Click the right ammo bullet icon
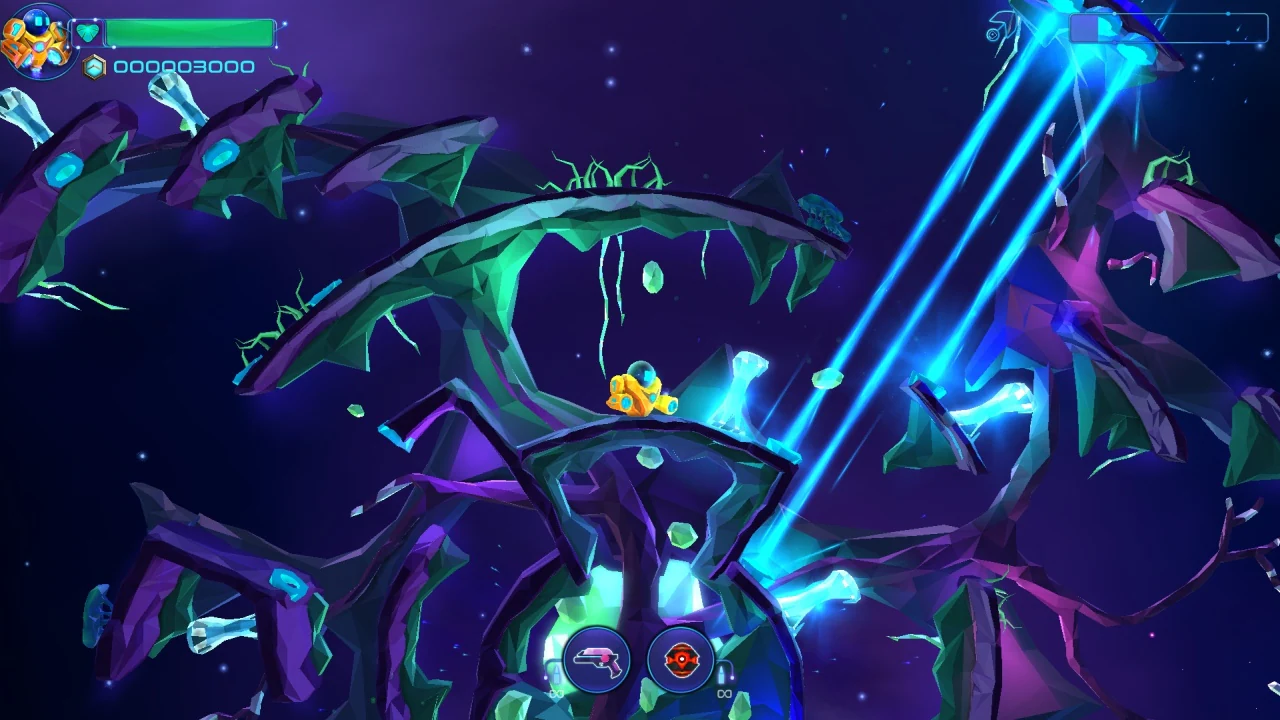This screenshot has width=1280, height=720. 723,674
